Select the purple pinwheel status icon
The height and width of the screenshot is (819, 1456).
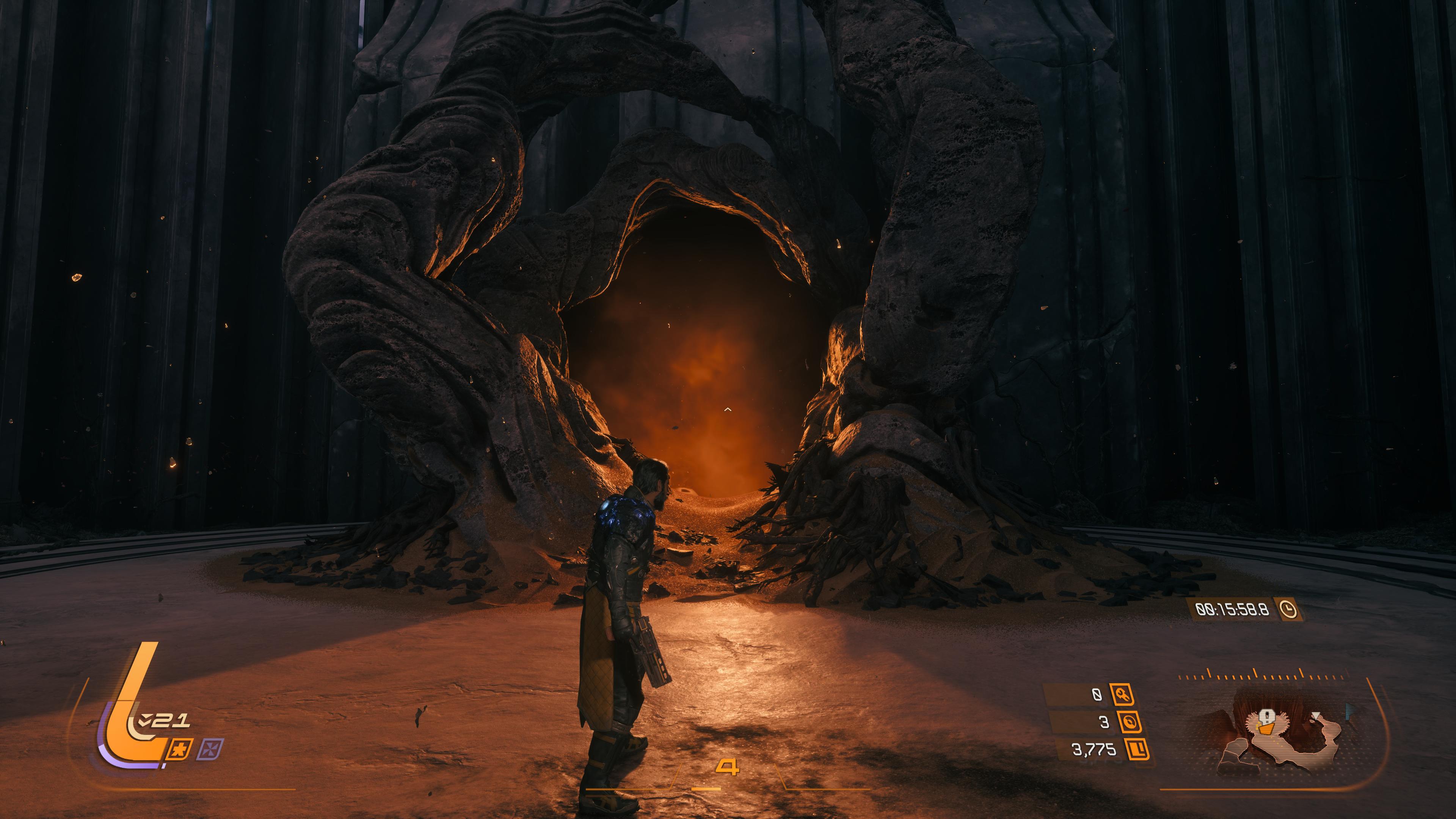pyautogui.click(x=212, y=748)
